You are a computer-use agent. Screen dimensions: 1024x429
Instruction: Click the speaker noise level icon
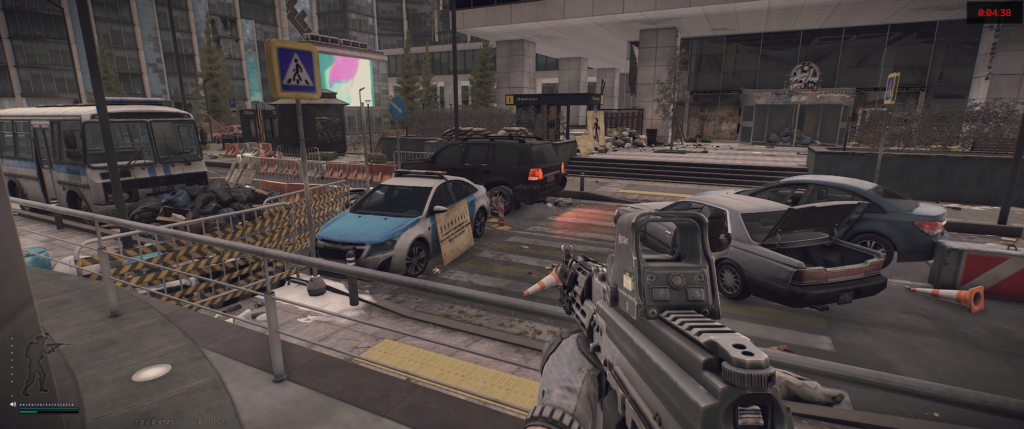pyautogui.click(x=13, y=404)
